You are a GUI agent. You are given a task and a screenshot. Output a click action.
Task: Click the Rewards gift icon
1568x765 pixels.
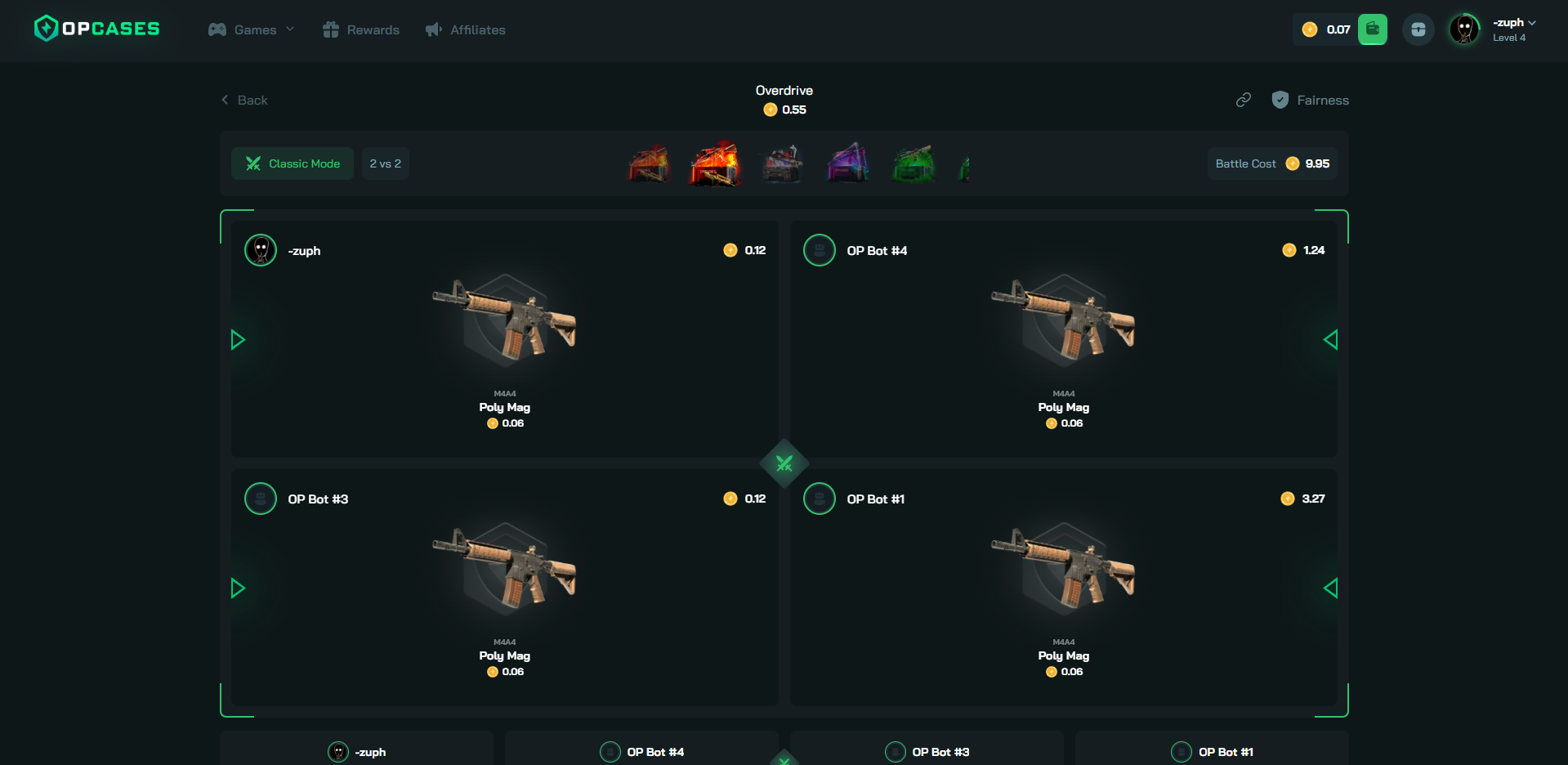click(330, 29)
